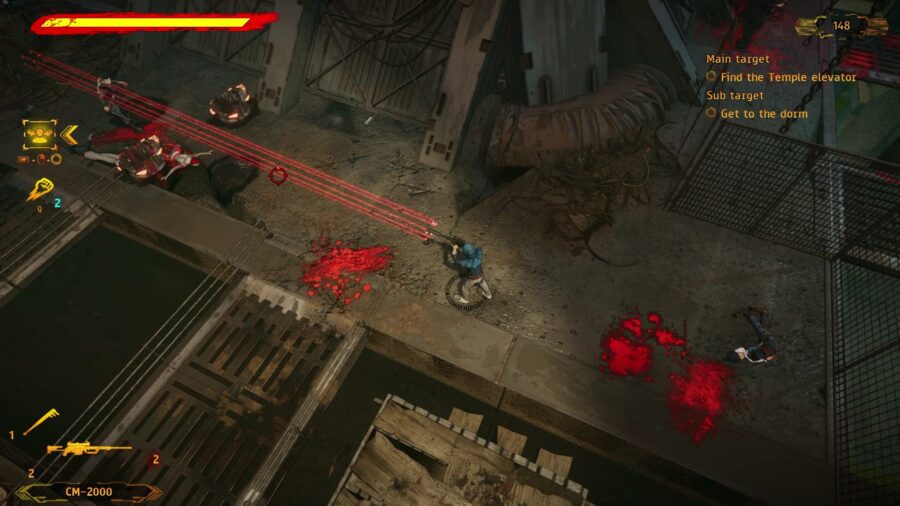Viewport: 900px width, 506px height.
Task: Activate the flaming fist ability
Action: pyautogui.click(x=38, y=187)
